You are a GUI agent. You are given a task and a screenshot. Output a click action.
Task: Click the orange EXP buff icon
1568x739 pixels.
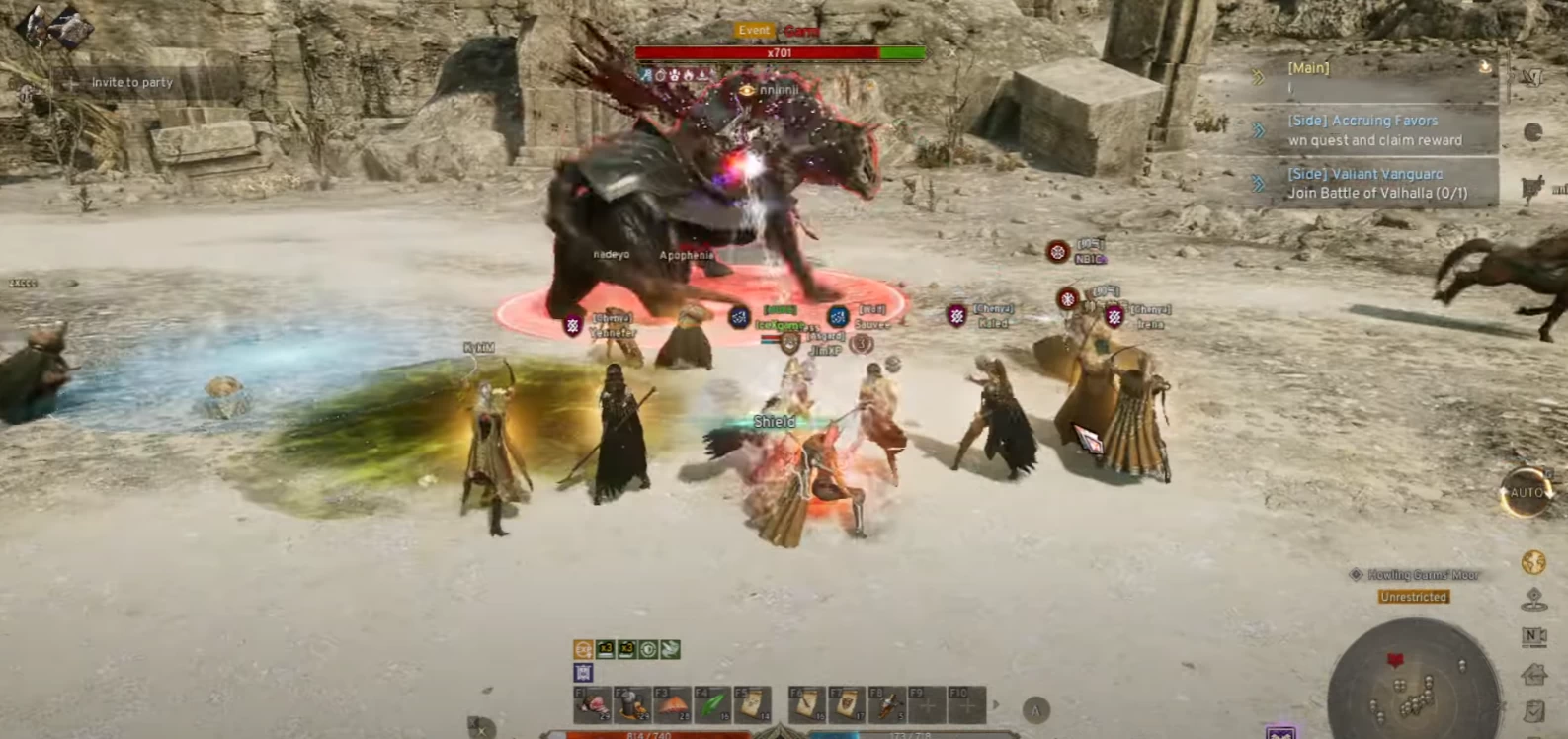[x=583, y=649]
